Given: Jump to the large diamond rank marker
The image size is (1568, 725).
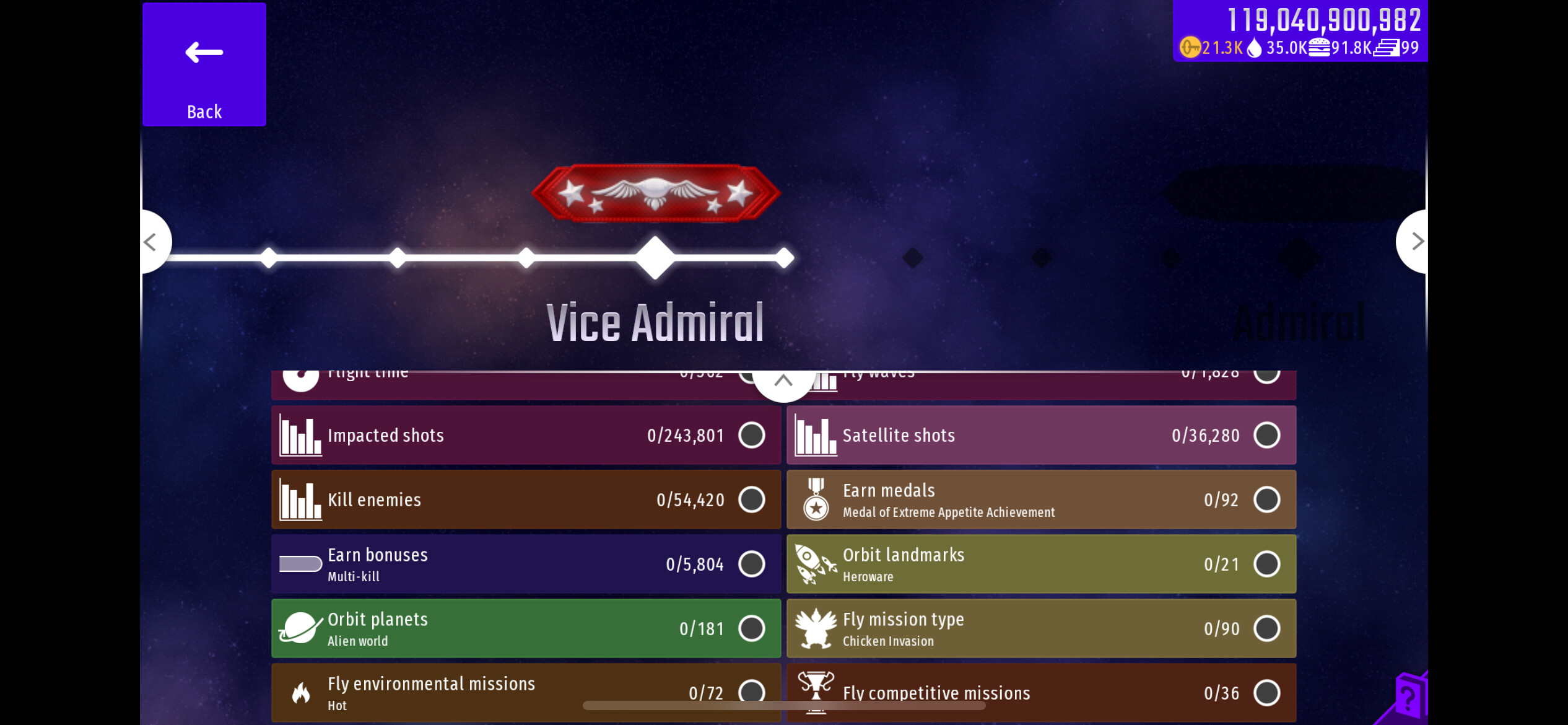Looking at the screenshot, I should (655, 258).
